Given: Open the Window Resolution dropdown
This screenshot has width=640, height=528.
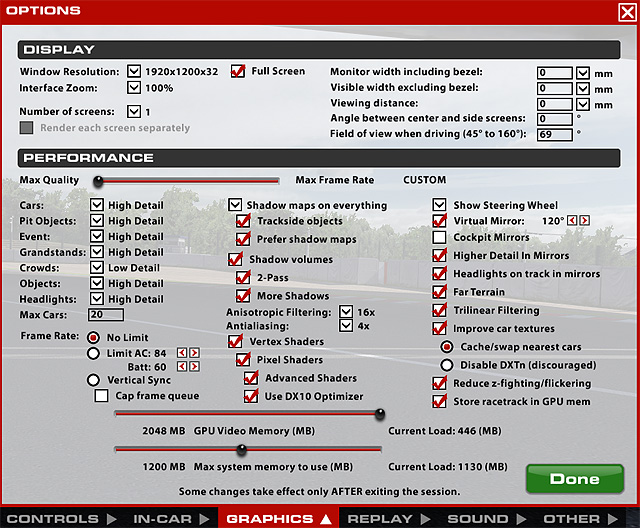Looking at the screenshot, I should pos(136,72).
